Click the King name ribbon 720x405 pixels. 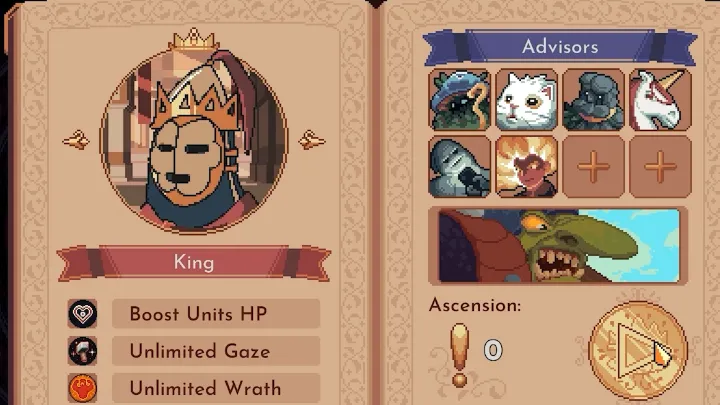click(x=194, y=264)
